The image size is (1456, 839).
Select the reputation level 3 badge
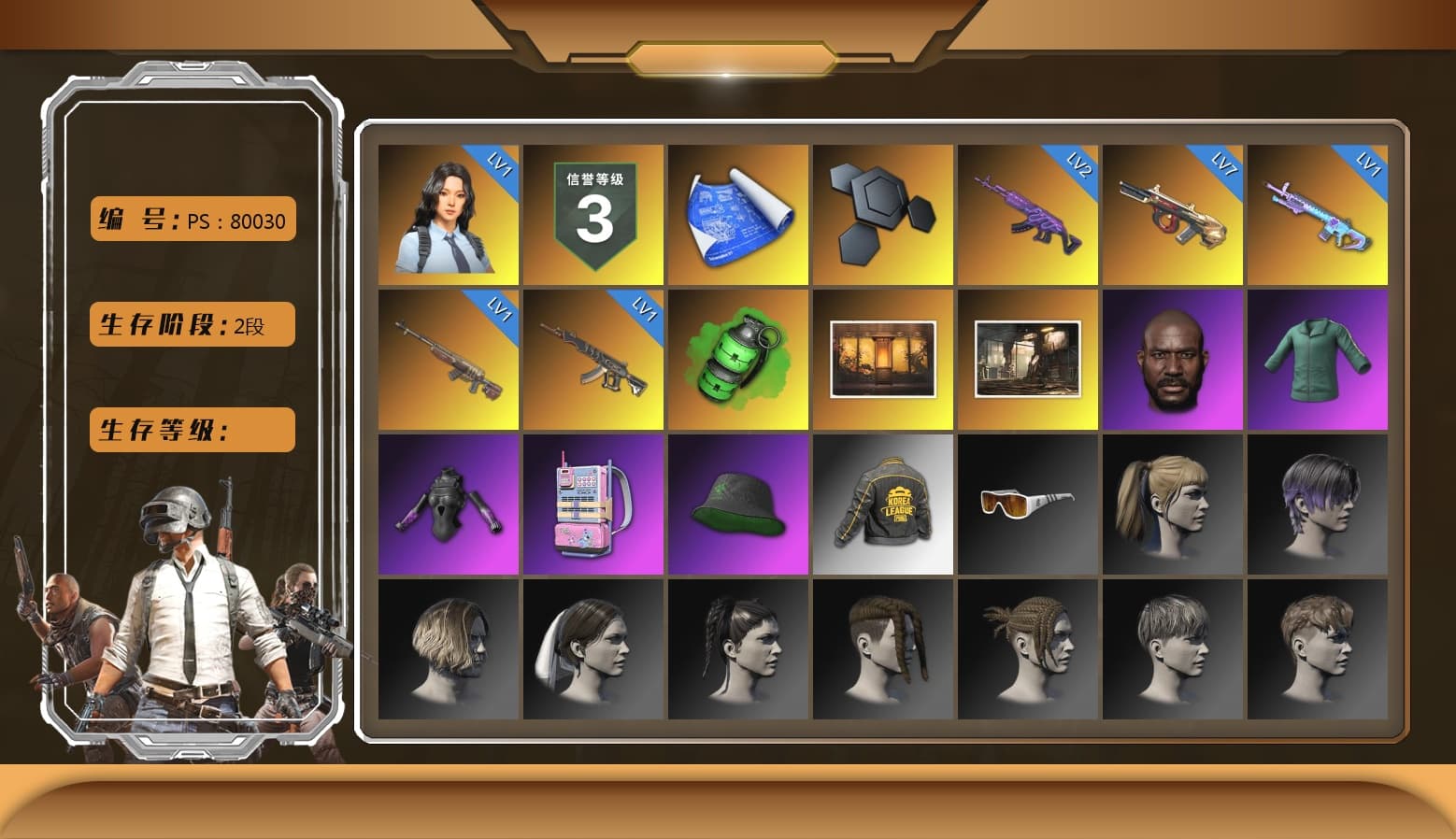pyautogui.click(x=594, y=212)
